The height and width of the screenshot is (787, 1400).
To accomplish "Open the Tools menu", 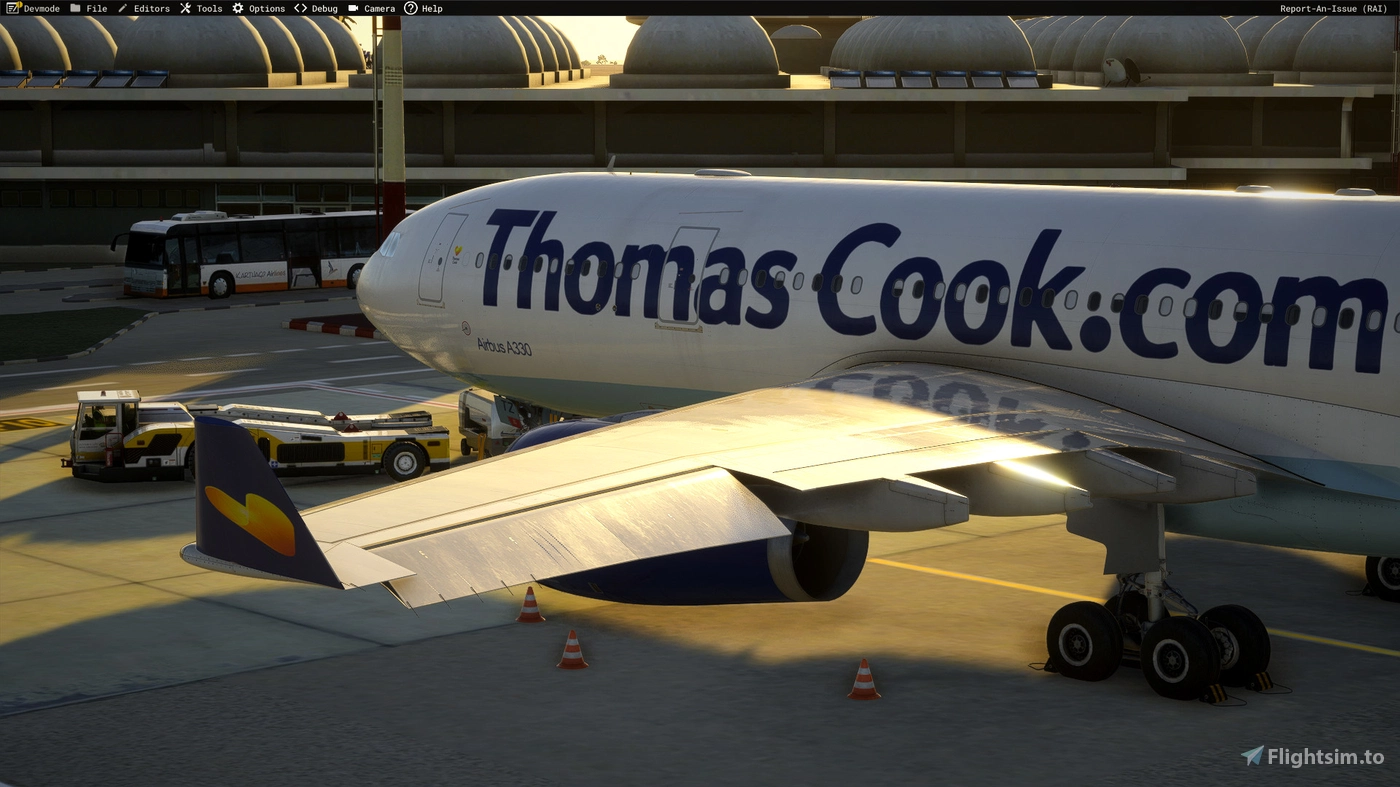I will [208, 8].
